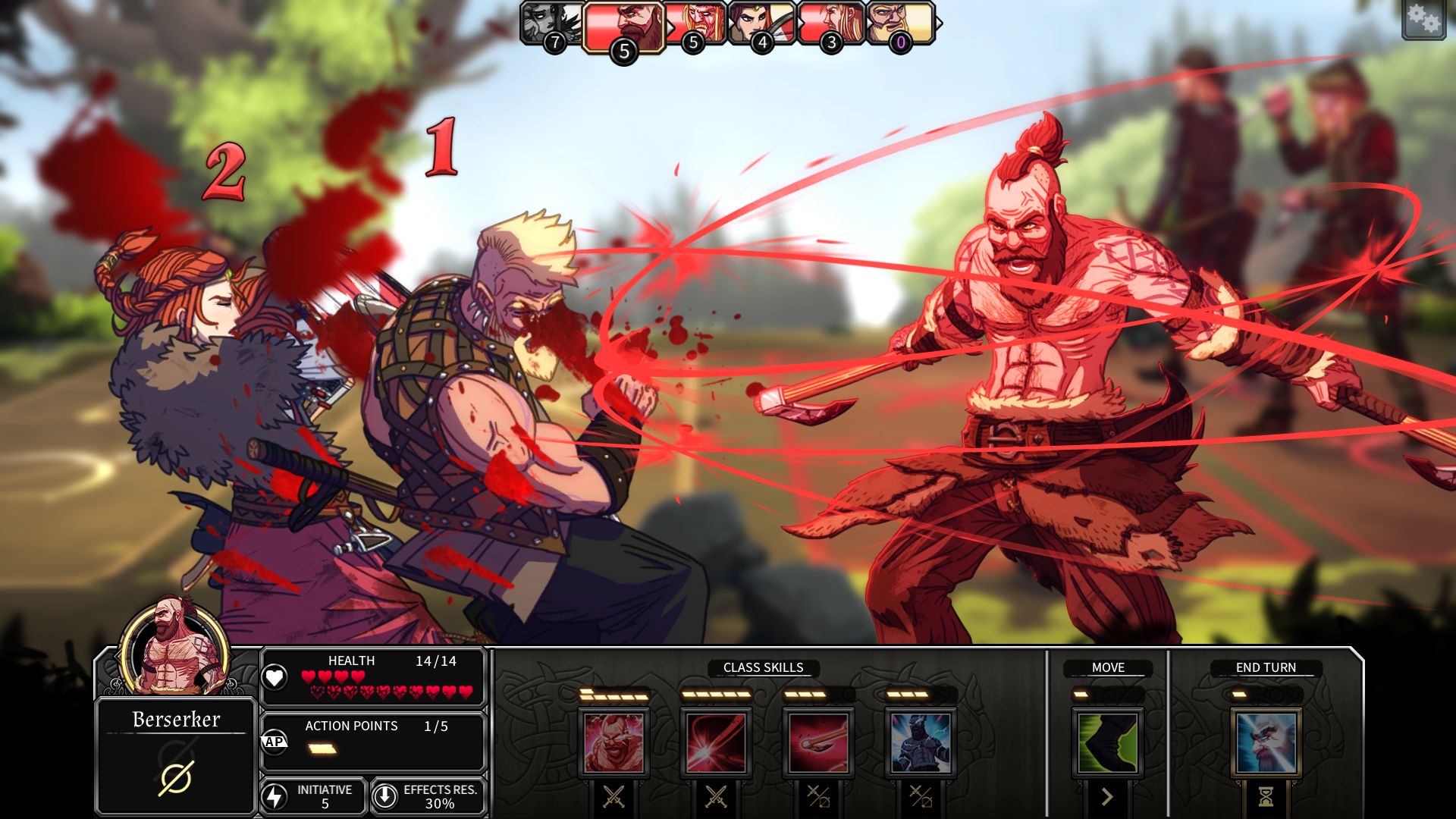Viewport: 1456px width, 819px height.
Task: Open the settings gear menu
Action: pos(1423,20)
